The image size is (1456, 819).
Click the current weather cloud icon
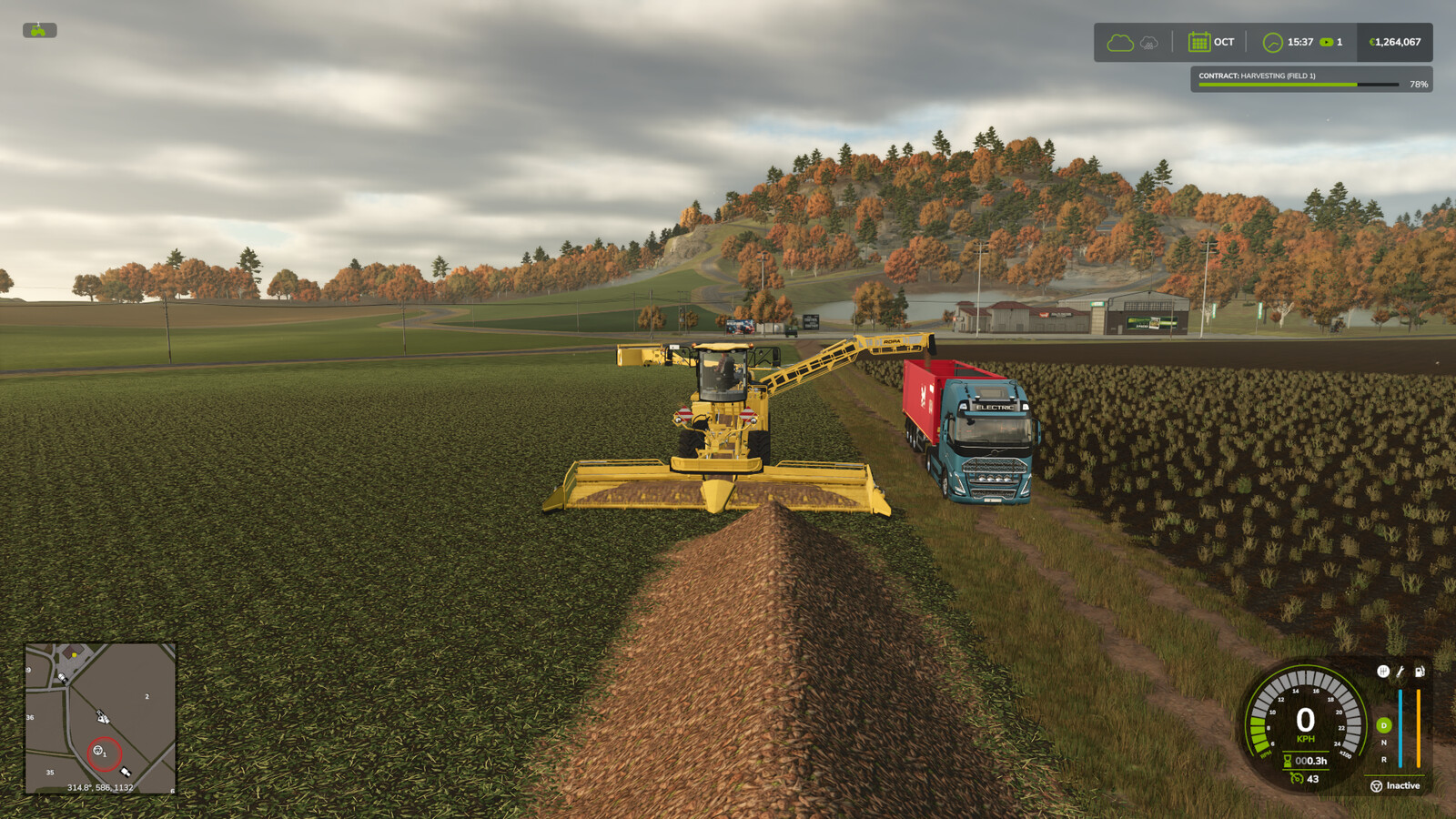coord(1120,42)
